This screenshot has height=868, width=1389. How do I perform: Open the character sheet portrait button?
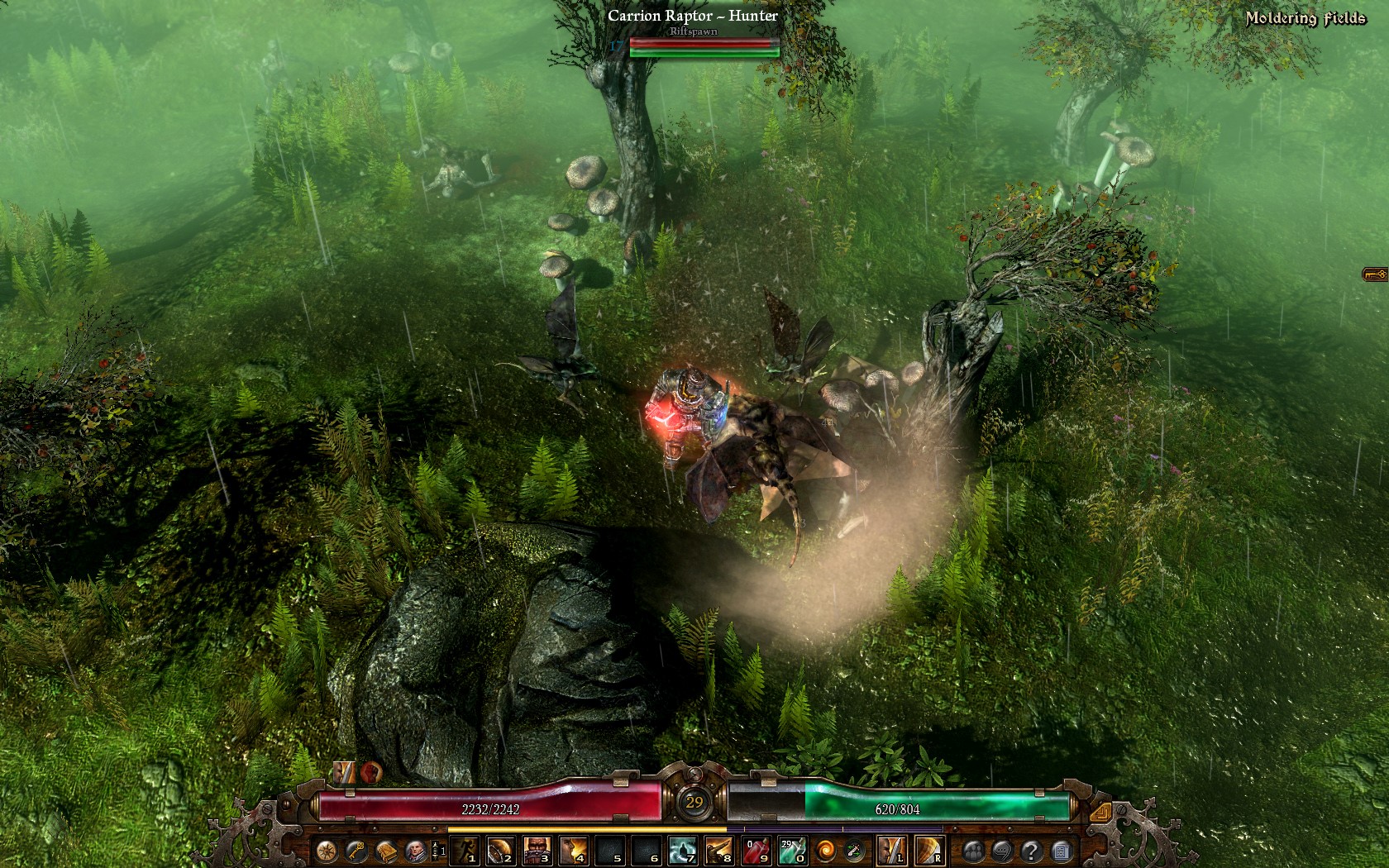pyautogui.click(x=416, y=850)
